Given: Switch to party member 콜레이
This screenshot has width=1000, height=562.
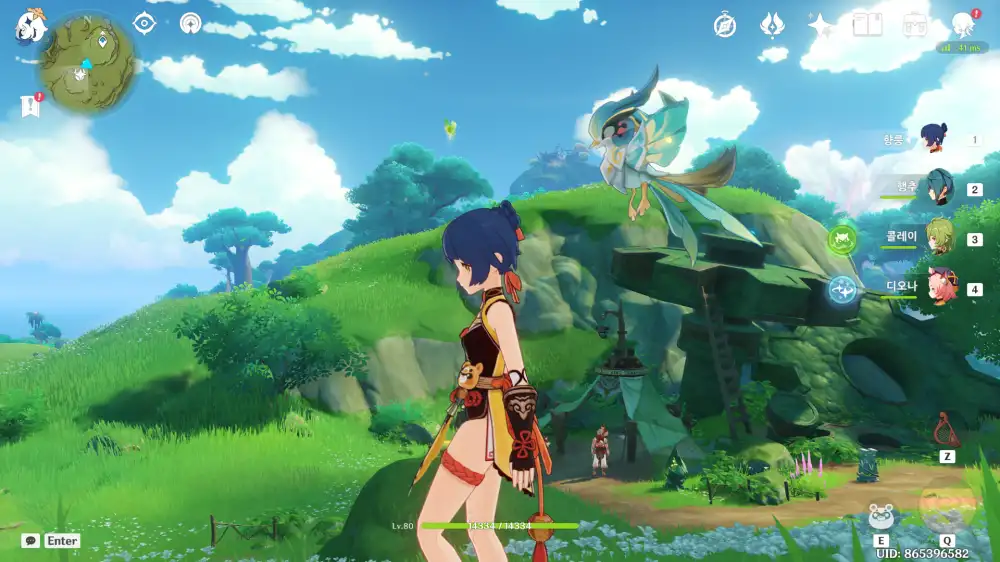Looking at the screenshot, I should (938, 239).
